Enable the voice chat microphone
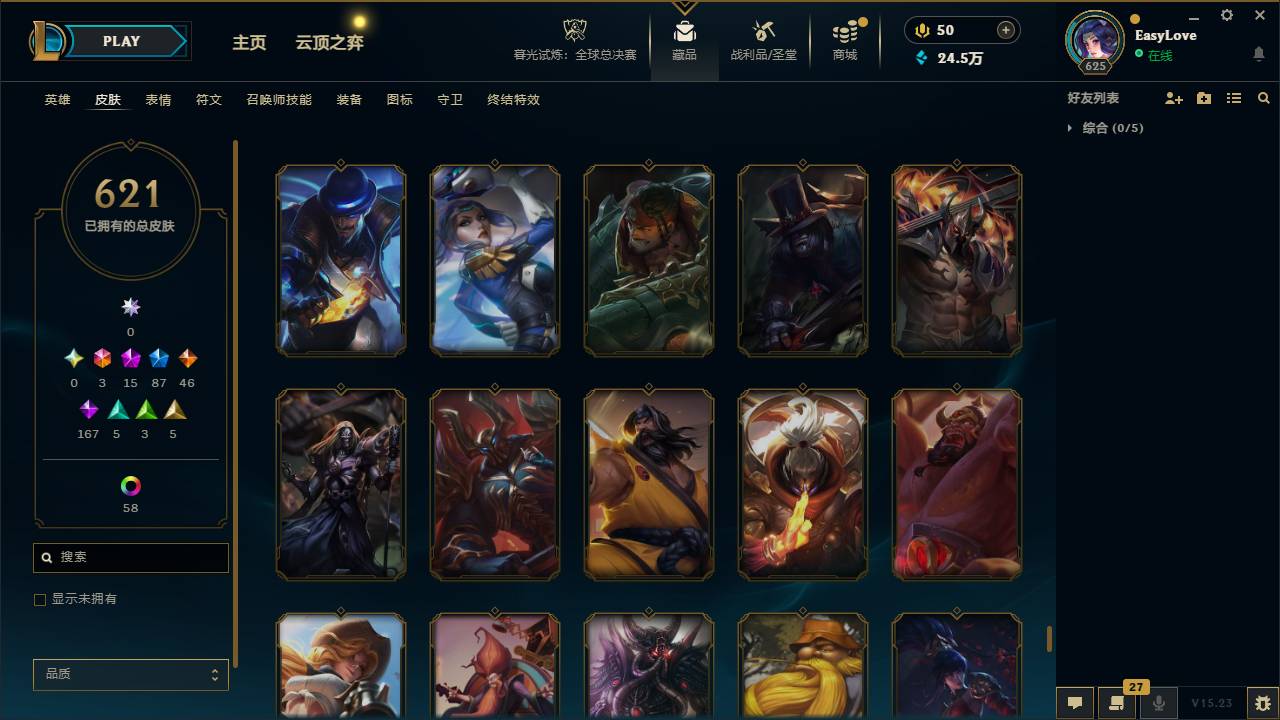 [x=1159, y=703]
